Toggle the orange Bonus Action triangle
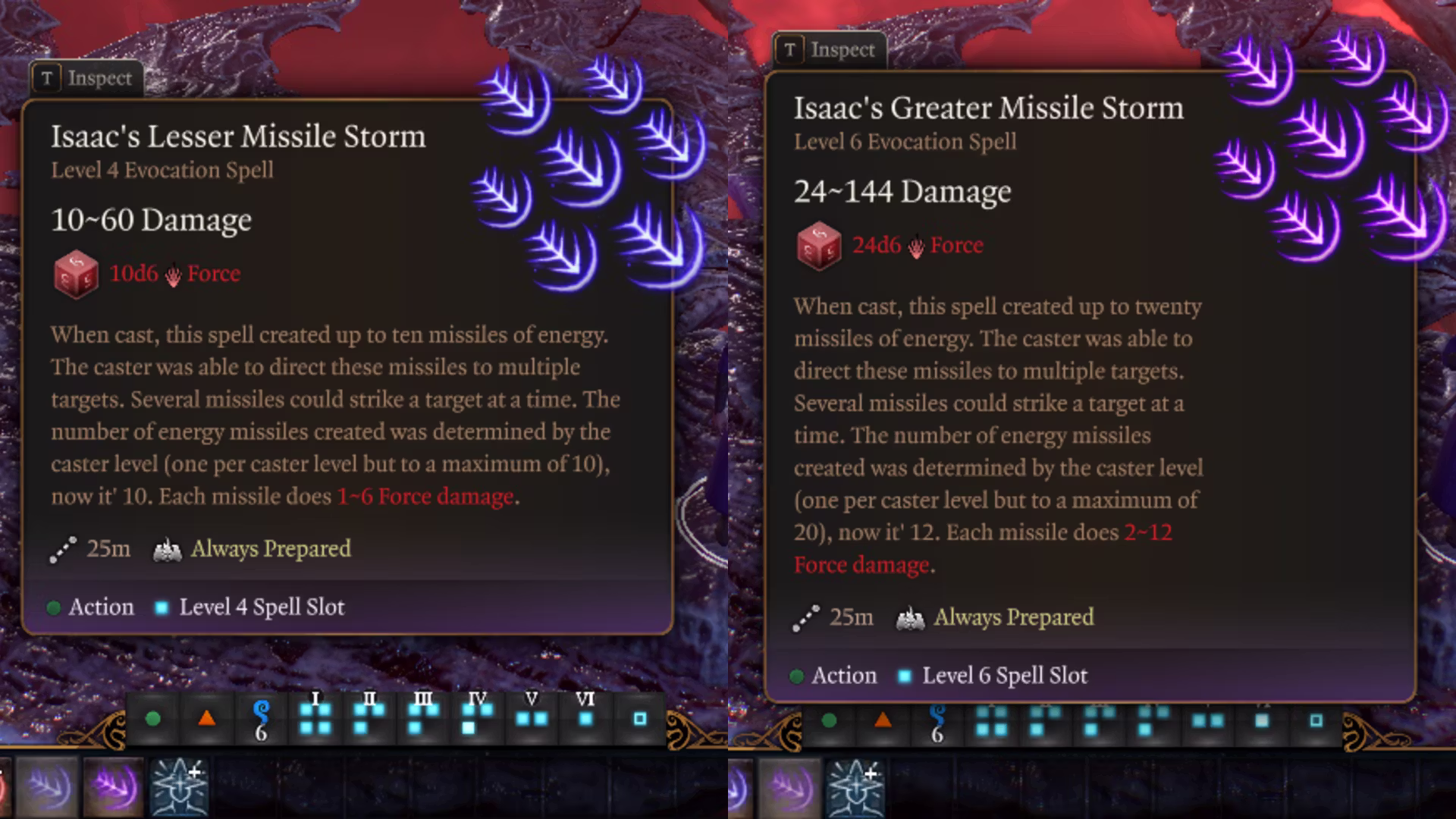Screen dimensions: 1456x819 click(x=205, y=719)
